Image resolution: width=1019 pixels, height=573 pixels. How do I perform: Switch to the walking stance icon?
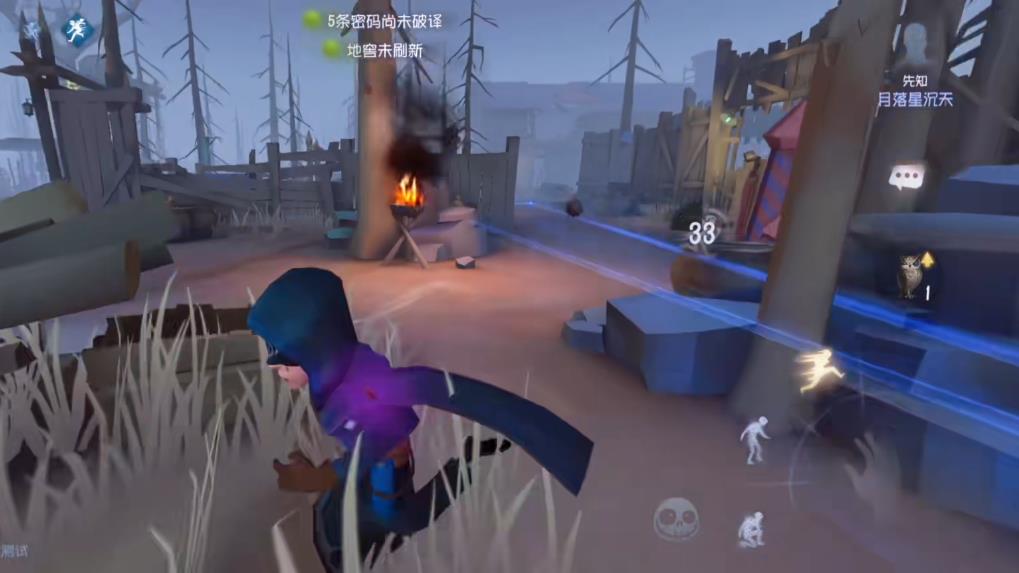pyautogui.click(x=754, y=438)
